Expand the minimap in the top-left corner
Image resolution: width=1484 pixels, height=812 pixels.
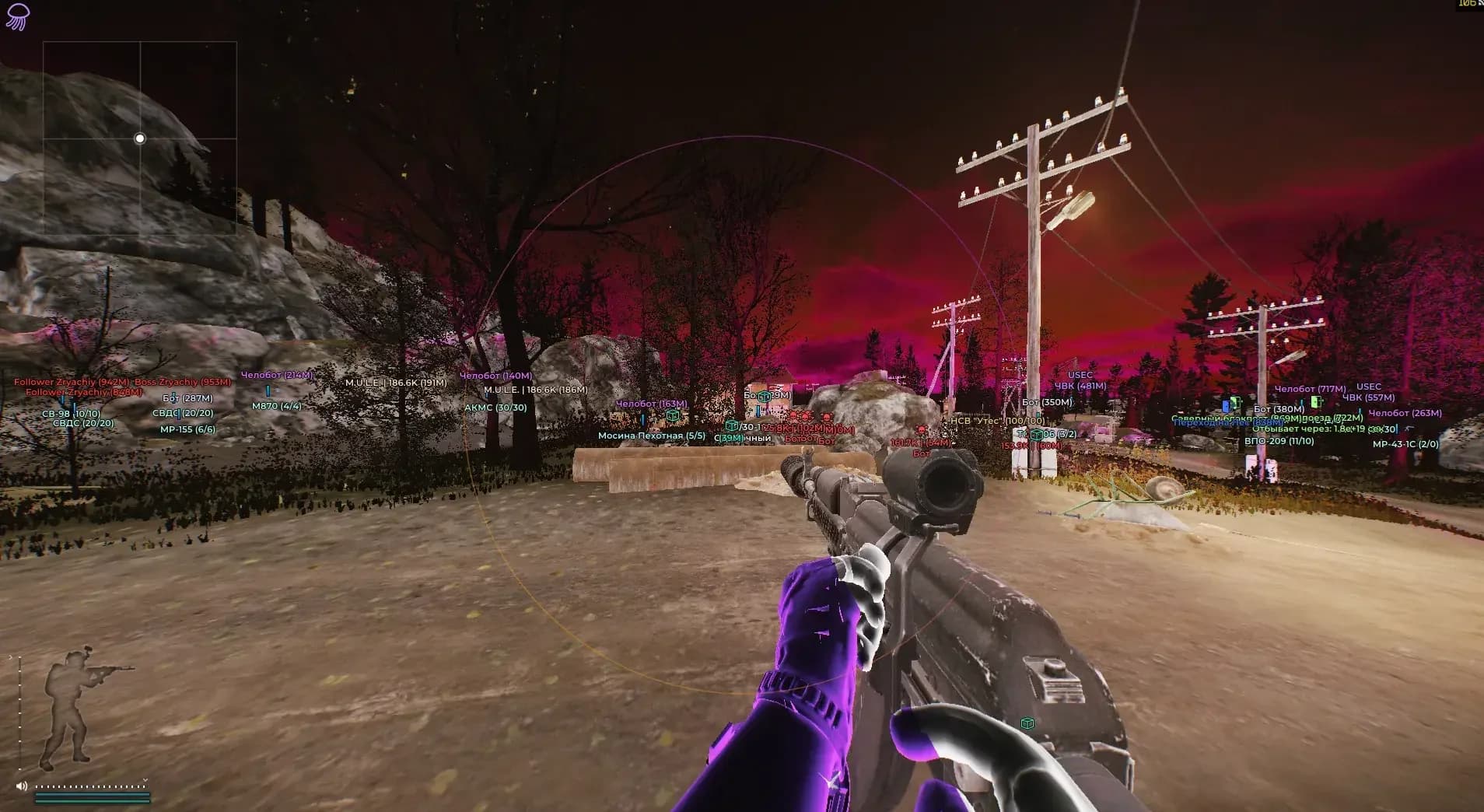[x=140, y=138]
